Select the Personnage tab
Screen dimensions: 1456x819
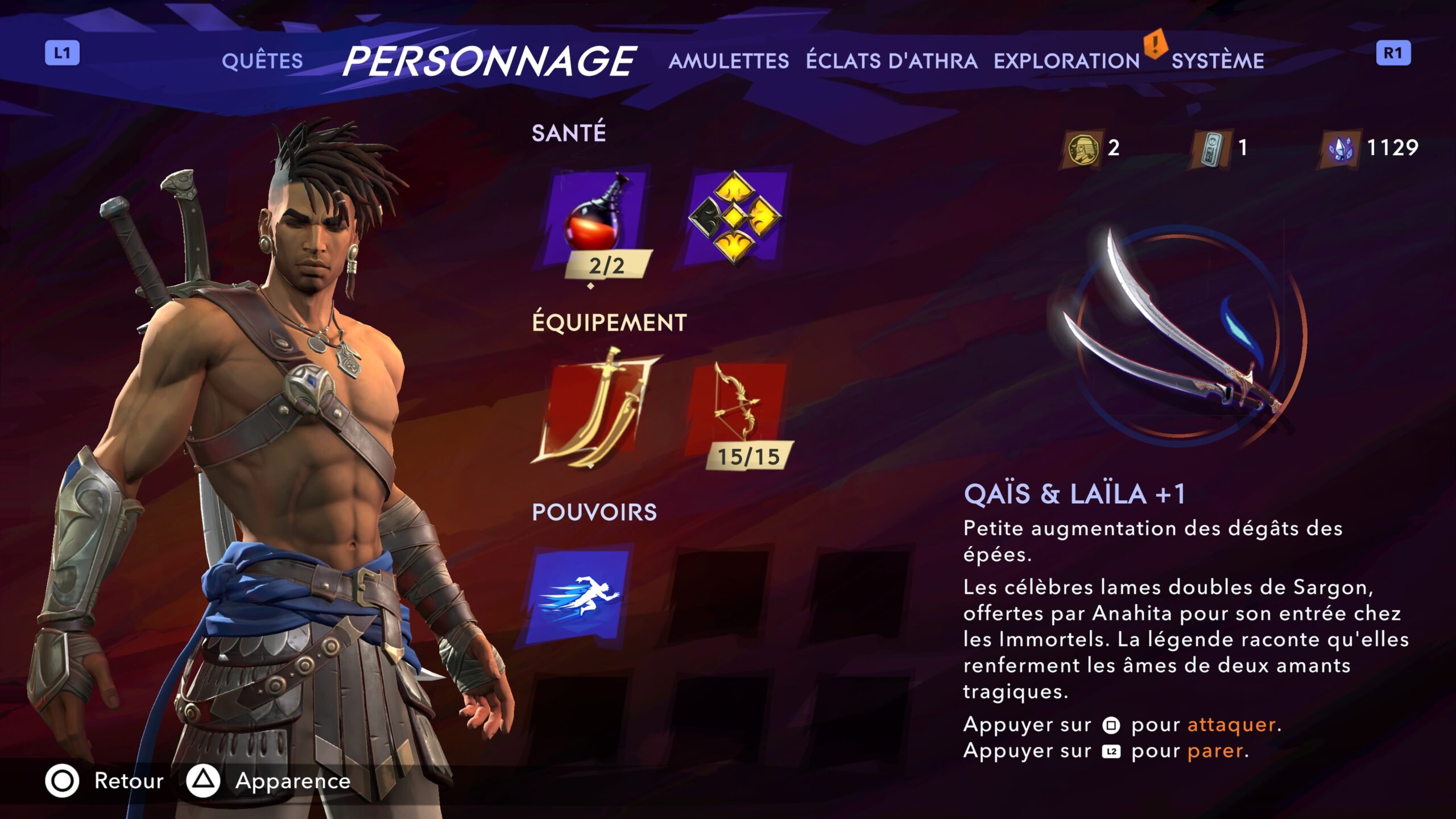click(x=489, y=61)
